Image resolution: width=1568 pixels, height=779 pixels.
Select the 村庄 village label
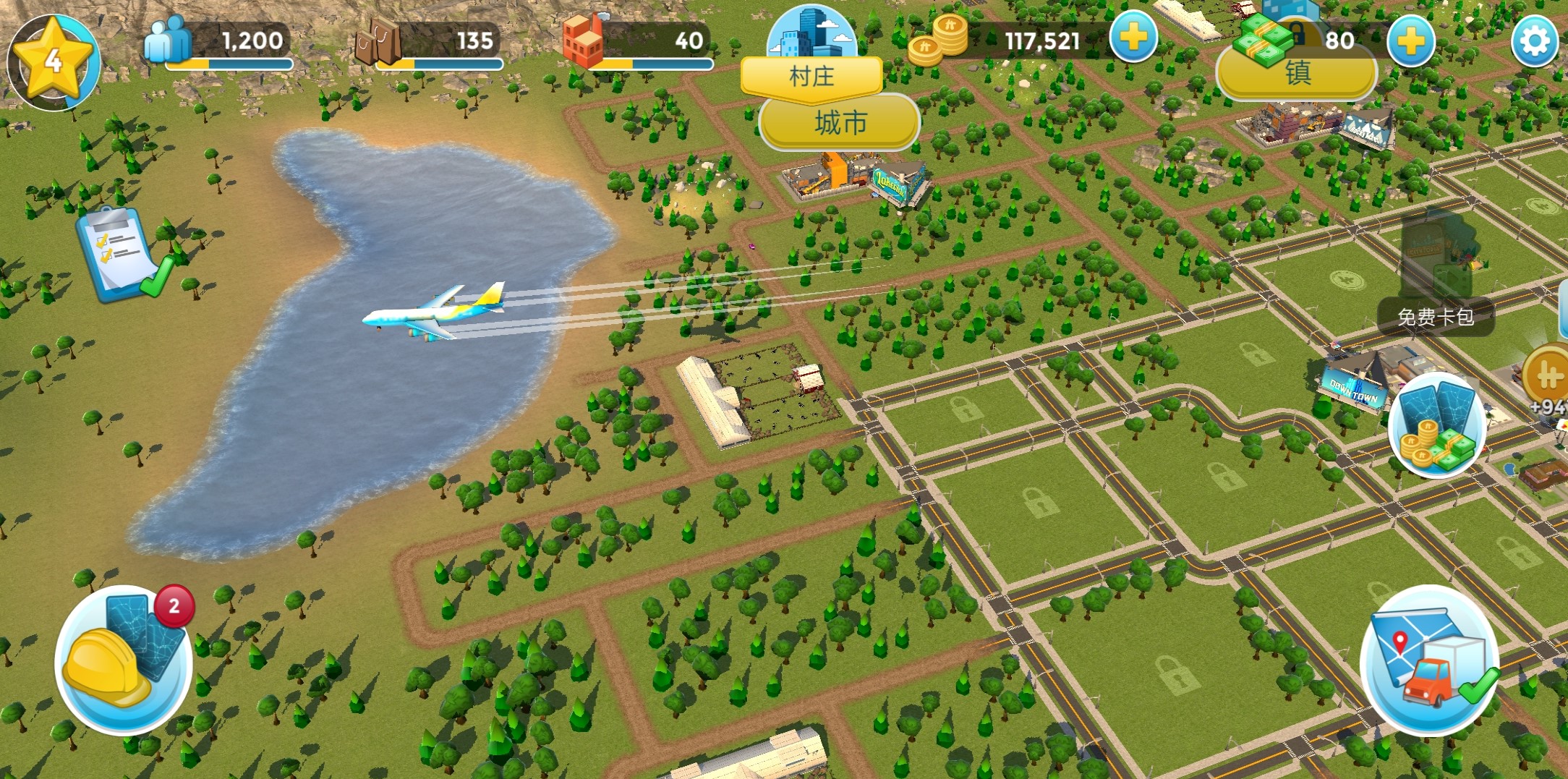811,77
